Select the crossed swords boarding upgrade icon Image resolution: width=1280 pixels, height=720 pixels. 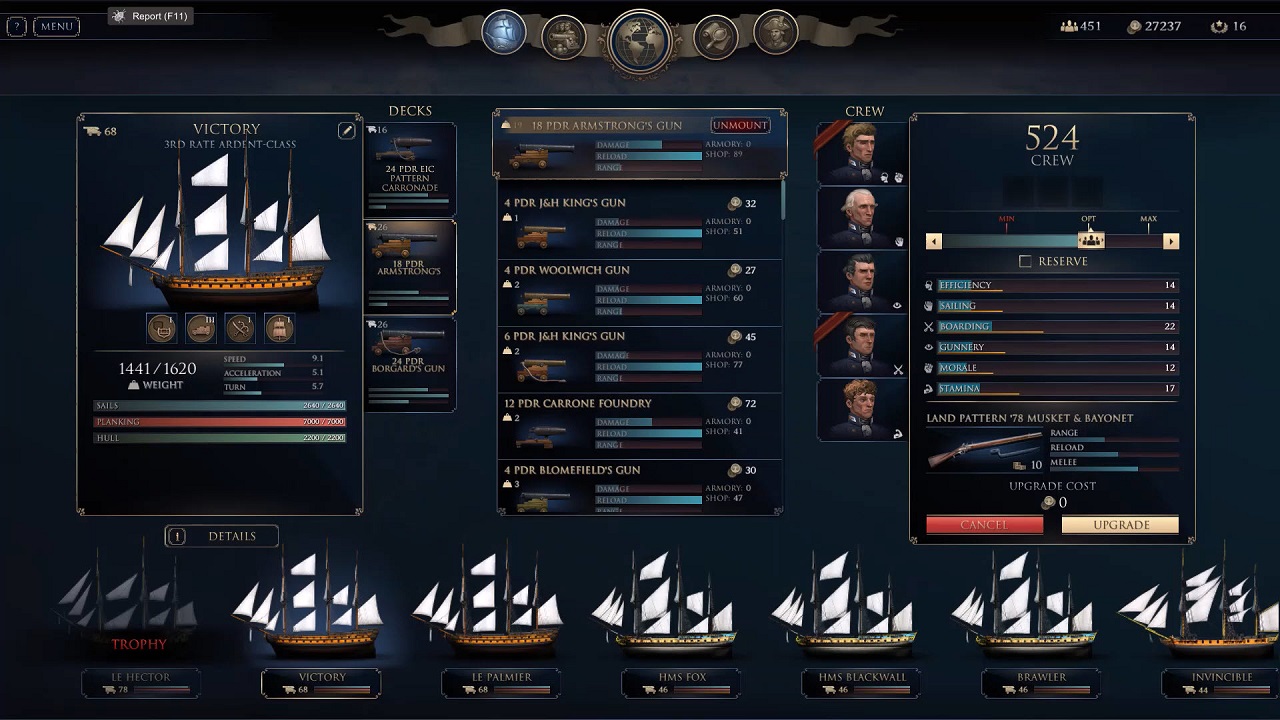(239, 328)
